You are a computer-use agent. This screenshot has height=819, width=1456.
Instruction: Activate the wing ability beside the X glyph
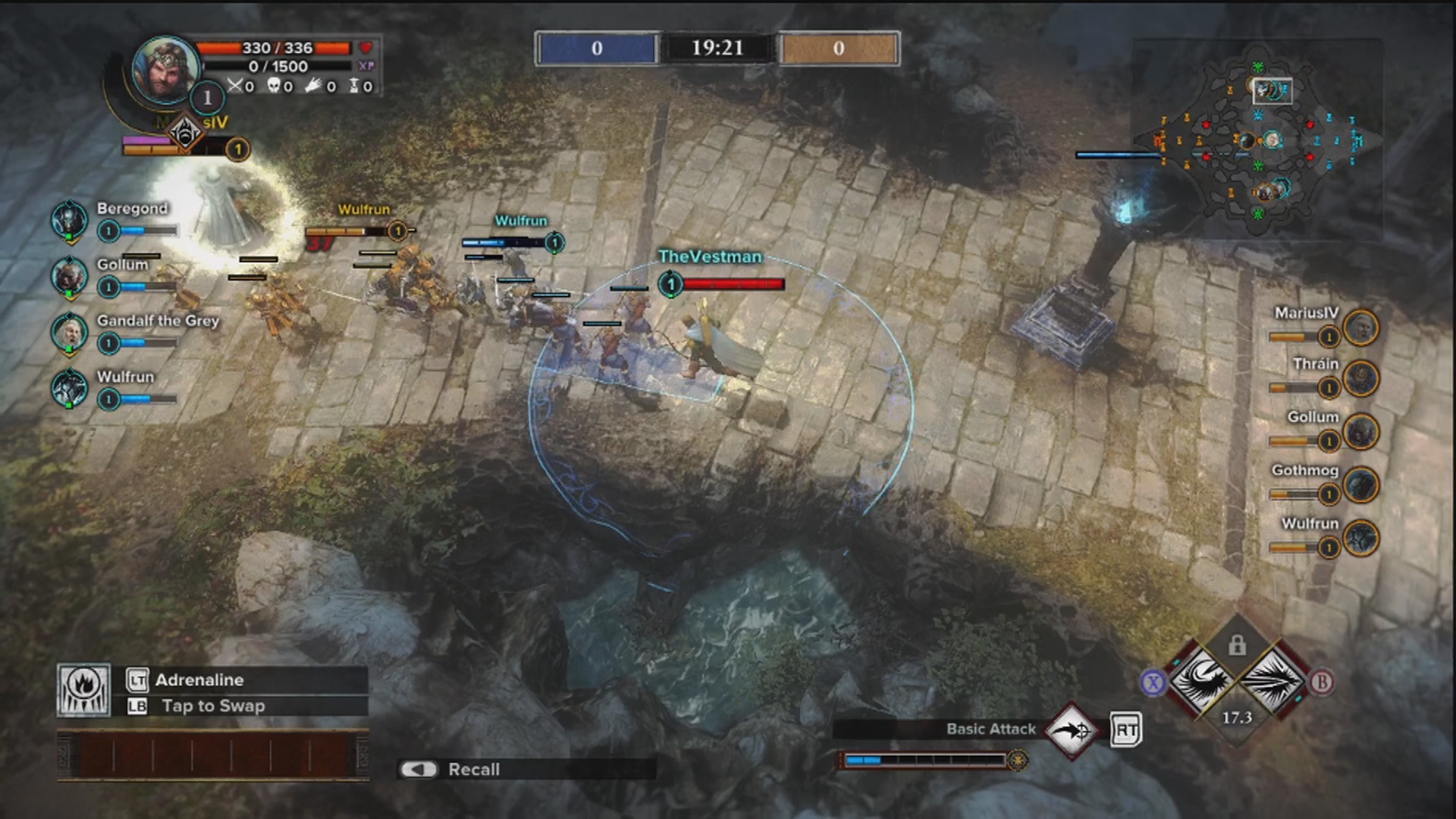tap(1202, 679)
